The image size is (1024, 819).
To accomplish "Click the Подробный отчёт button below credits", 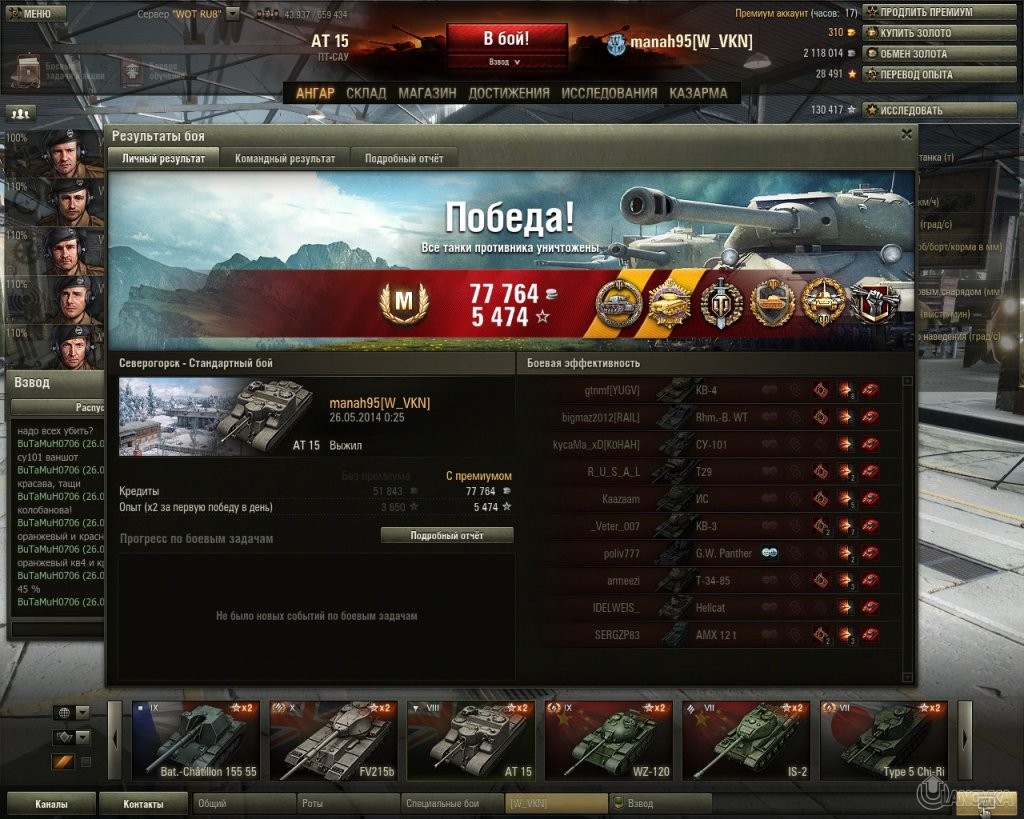I will point(446,536).
